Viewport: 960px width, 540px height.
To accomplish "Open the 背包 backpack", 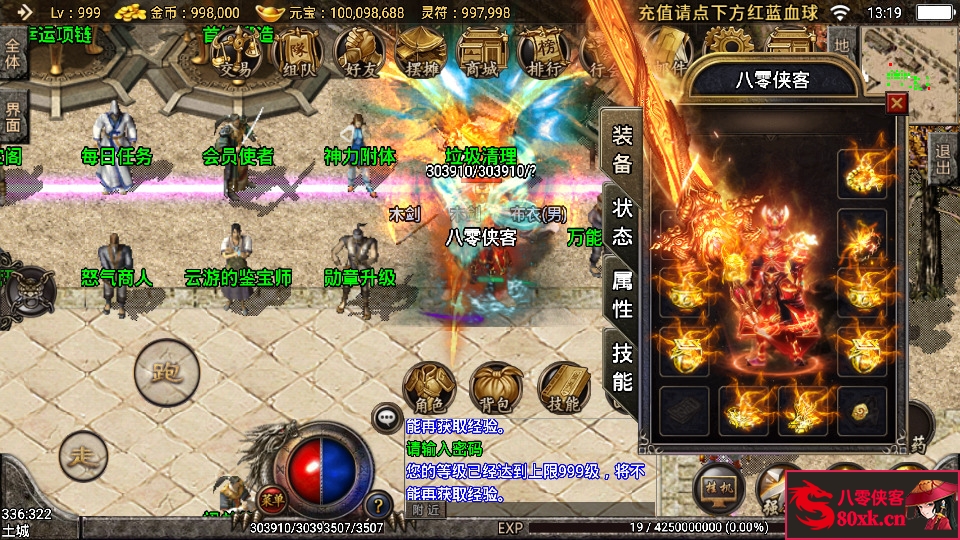I will (497, 387).
